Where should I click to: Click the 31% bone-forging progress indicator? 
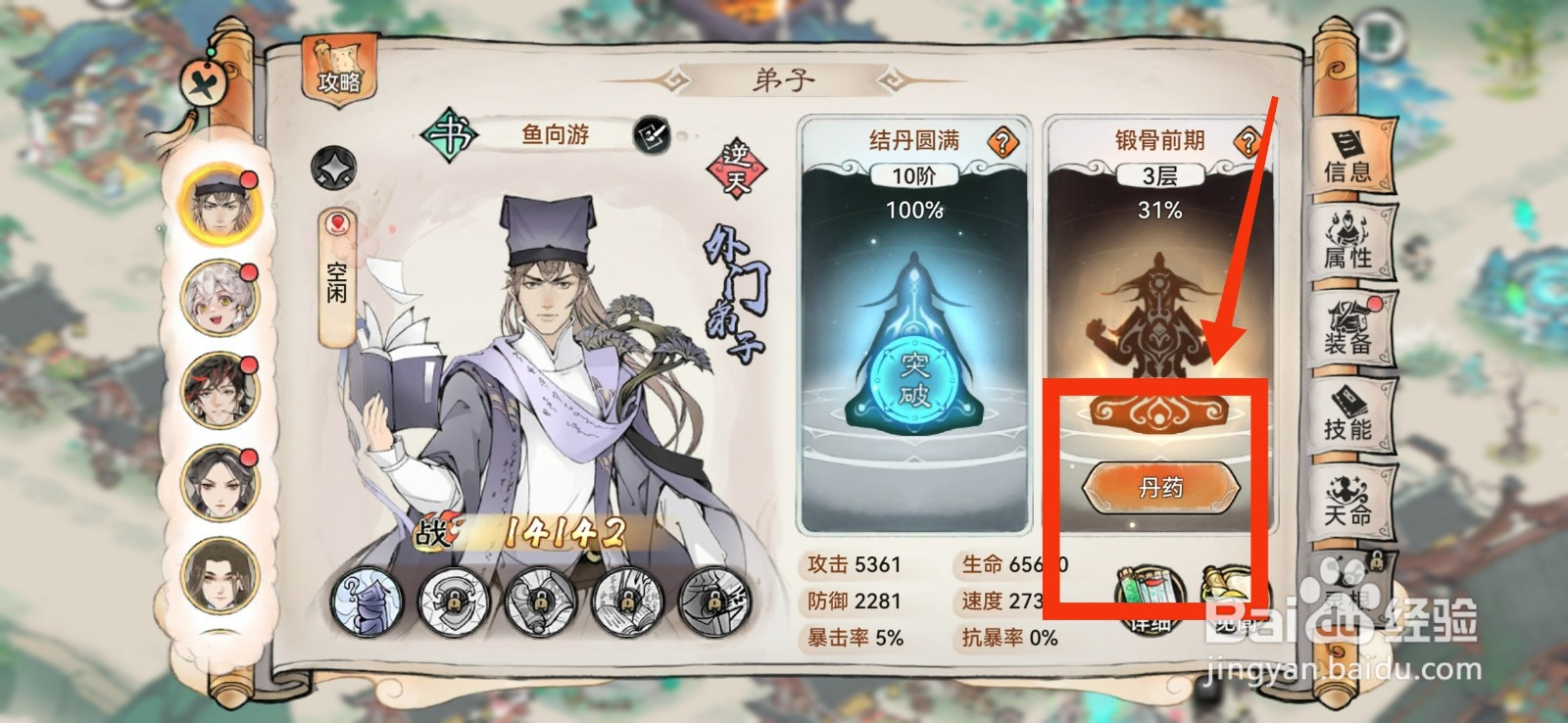pos(1161,208)
